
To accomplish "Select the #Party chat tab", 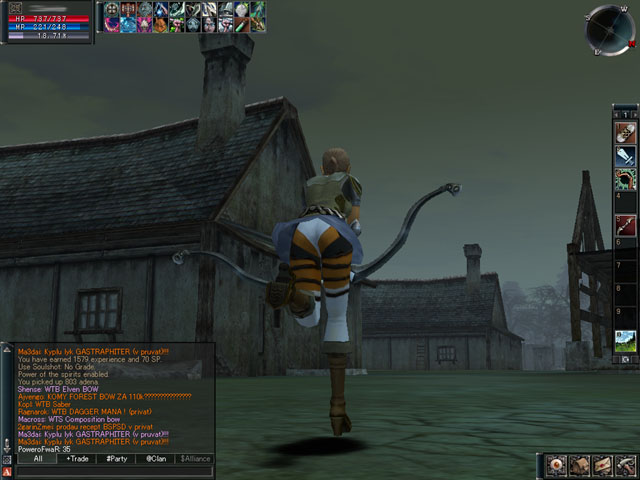I will [116, 458].
